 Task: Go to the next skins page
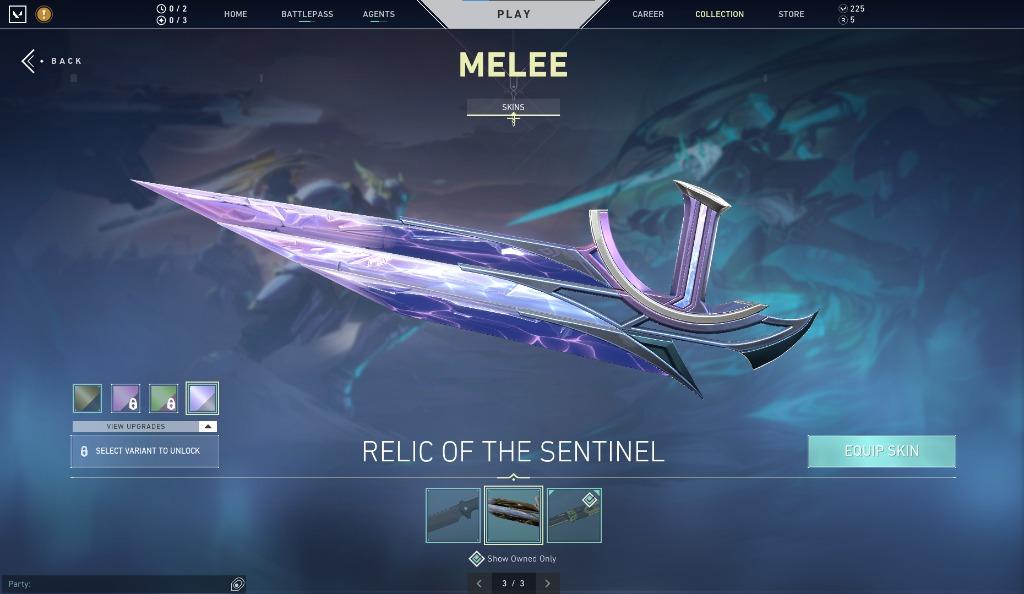pos(547,583)
